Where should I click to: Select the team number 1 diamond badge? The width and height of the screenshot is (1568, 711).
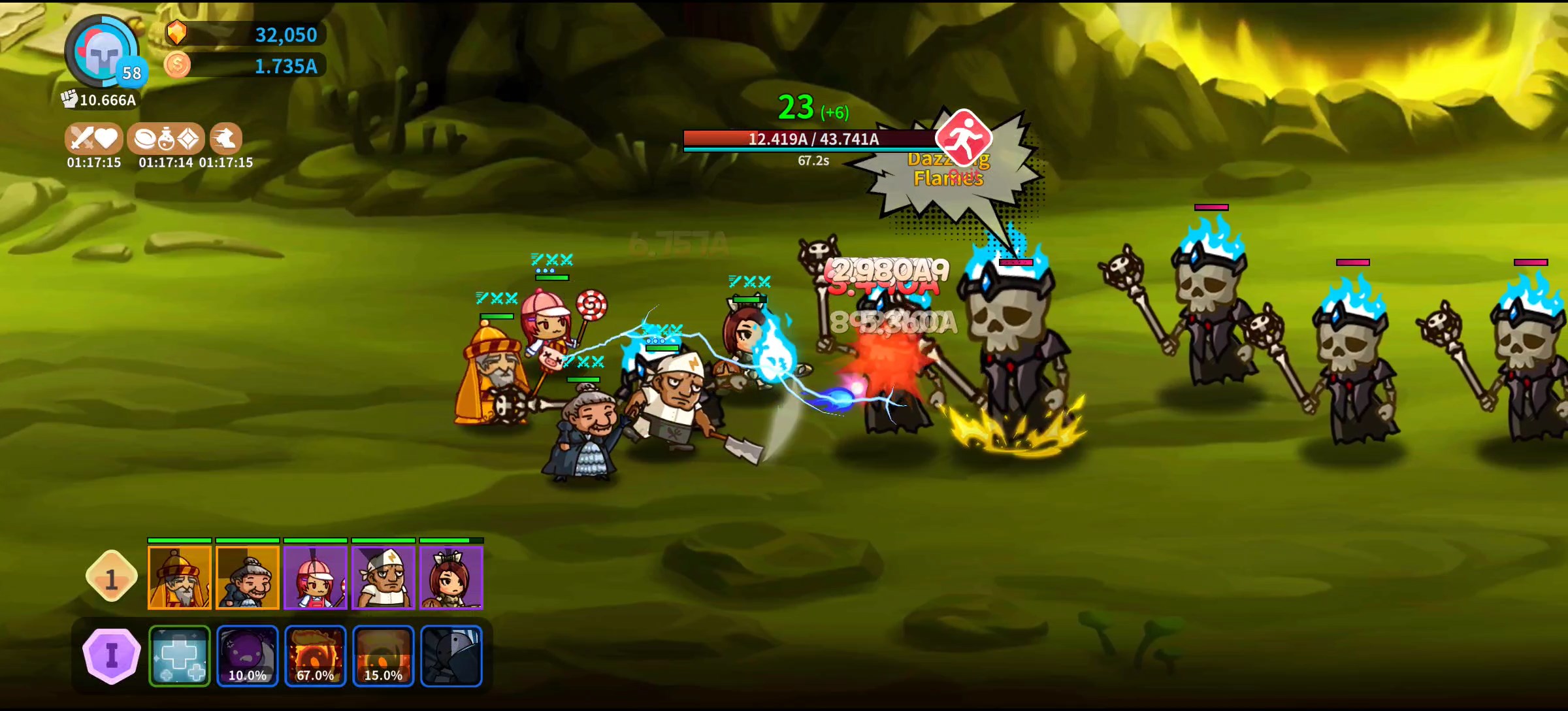[x=112, y=578]
